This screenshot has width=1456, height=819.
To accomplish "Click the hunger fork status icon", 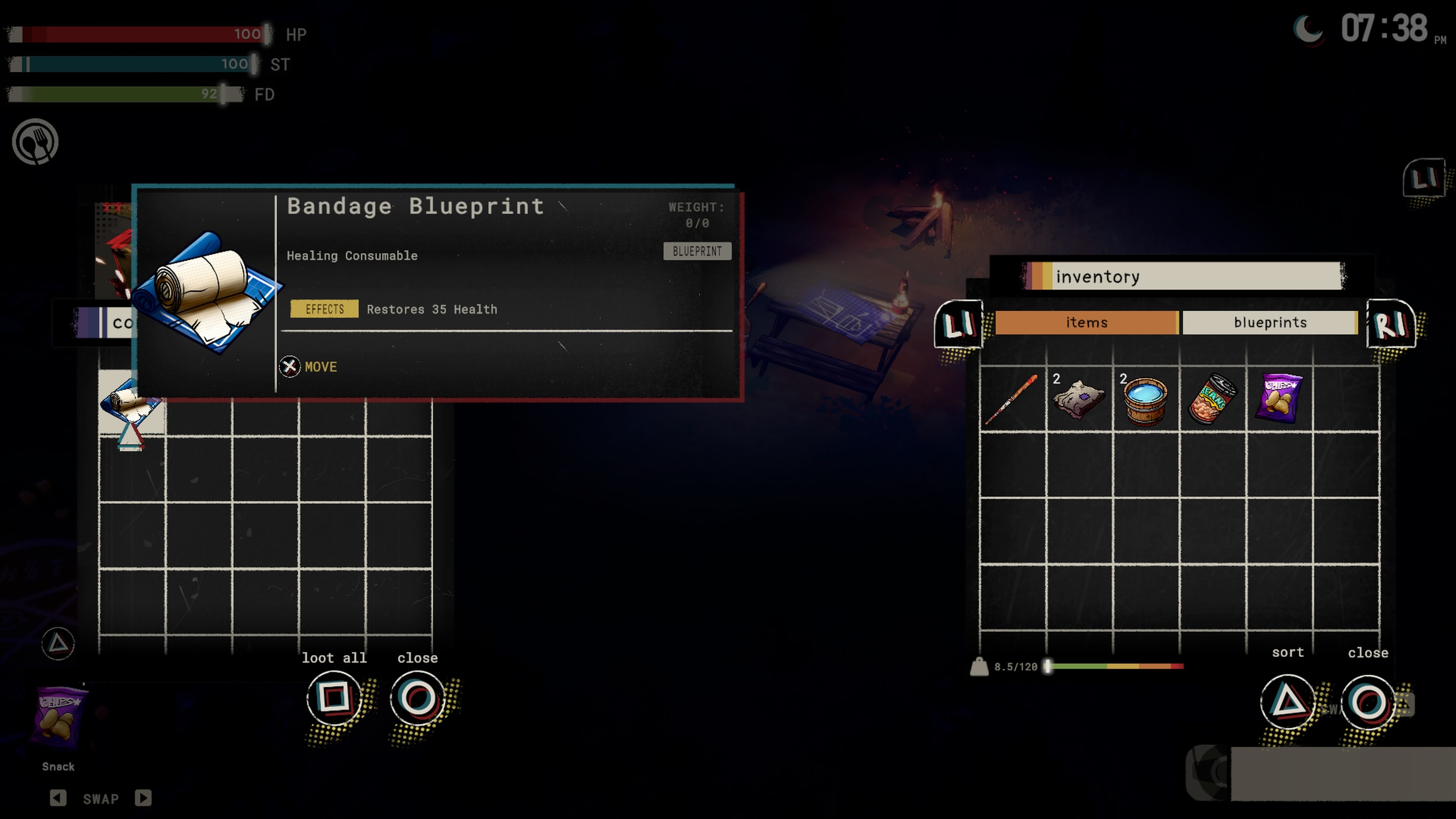I will point(35,141).
